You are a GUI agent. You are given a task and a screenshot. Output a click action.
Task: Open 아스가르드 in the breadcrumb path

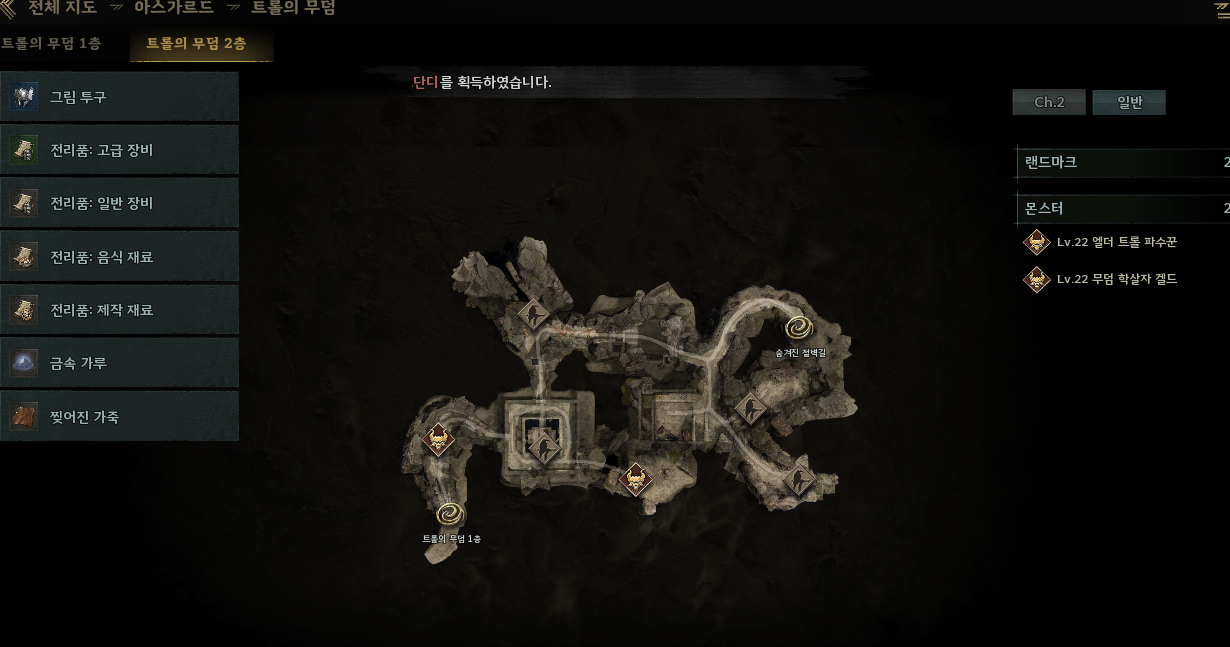pyautogui.click(x=174, y=8)
